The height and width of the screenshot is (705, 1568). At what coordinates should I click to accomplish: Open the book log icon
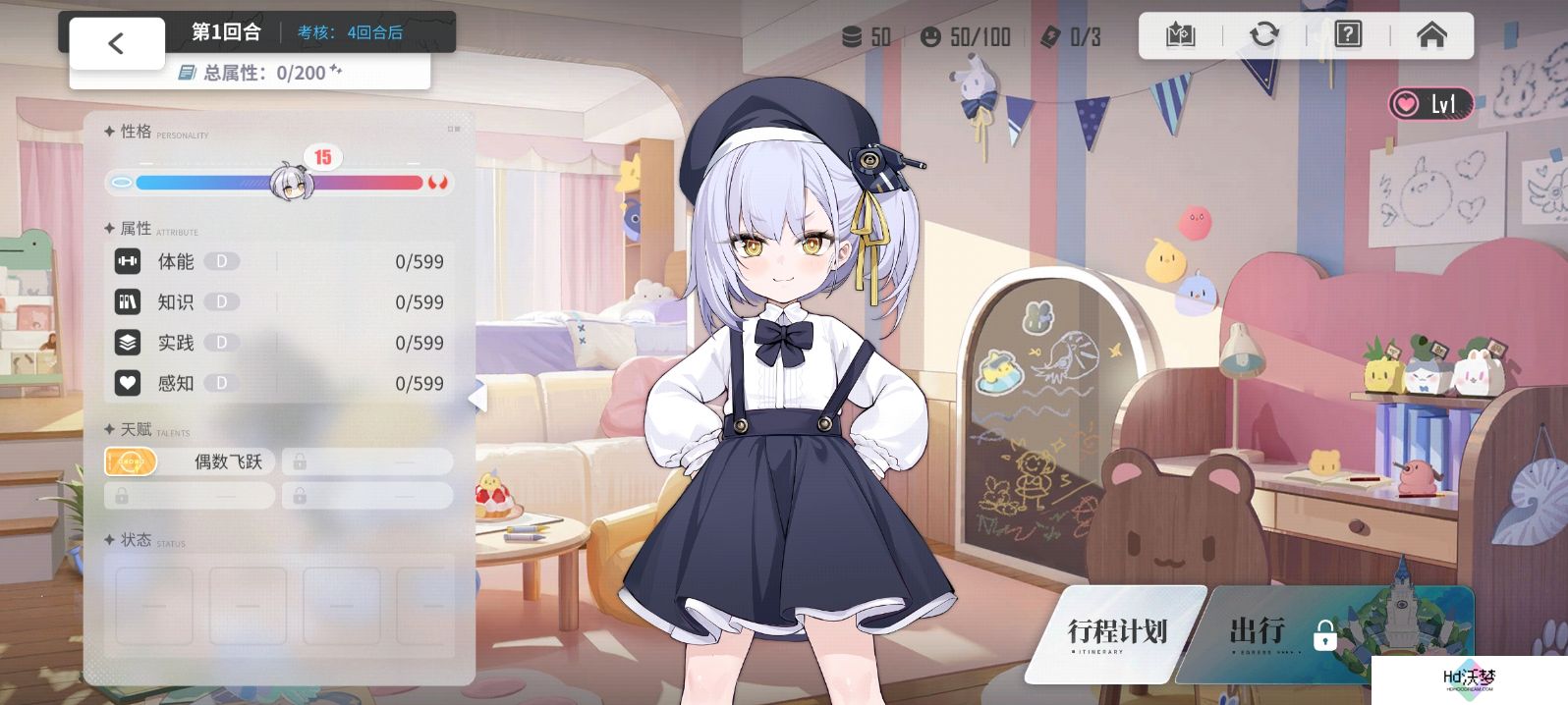pos(1180,35)
